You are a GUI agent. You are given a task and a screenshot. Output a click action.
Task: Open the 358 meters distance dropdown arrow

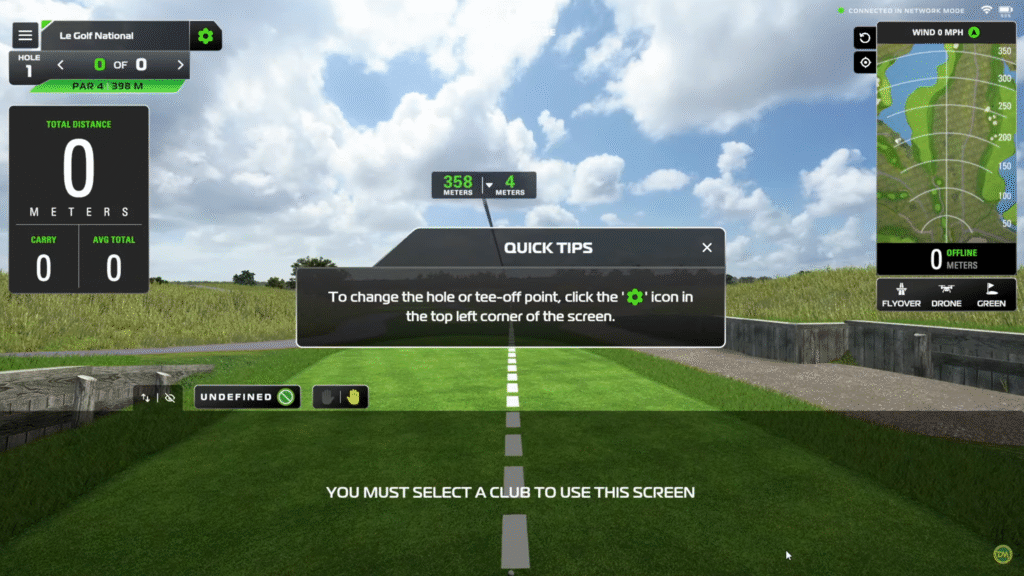click(488, 185)
